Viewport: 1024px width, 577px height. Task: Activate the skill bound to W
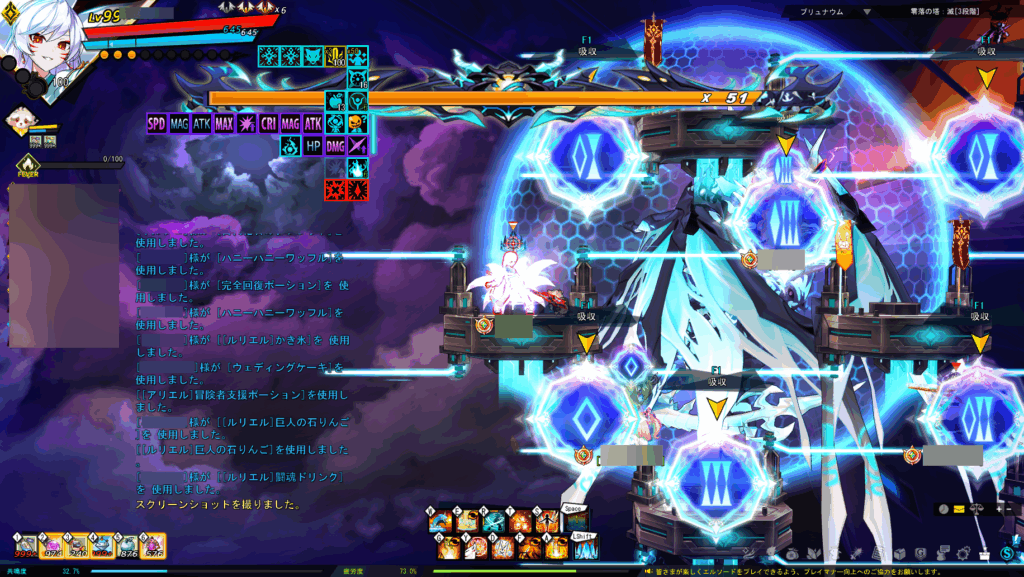point(438,522)
